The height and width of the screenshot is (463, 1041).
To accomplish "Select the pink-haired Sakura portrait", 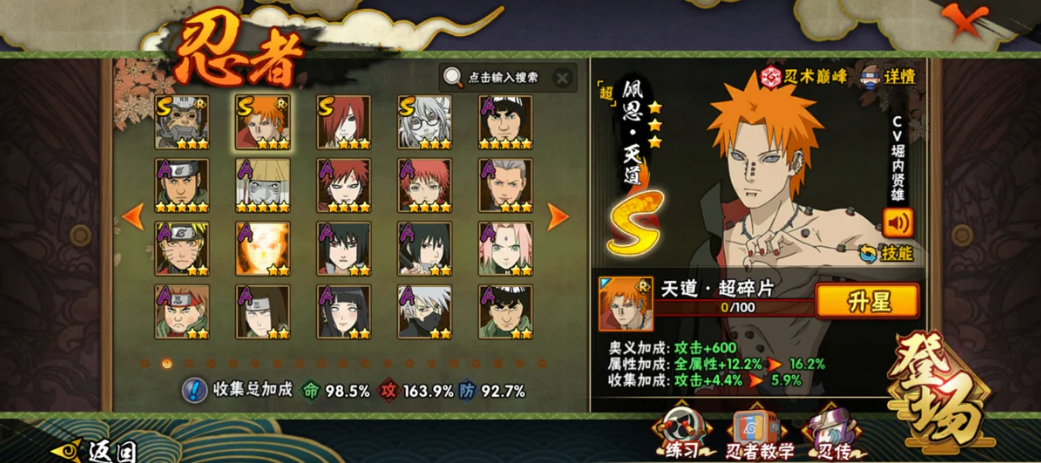I will point(505,248).
